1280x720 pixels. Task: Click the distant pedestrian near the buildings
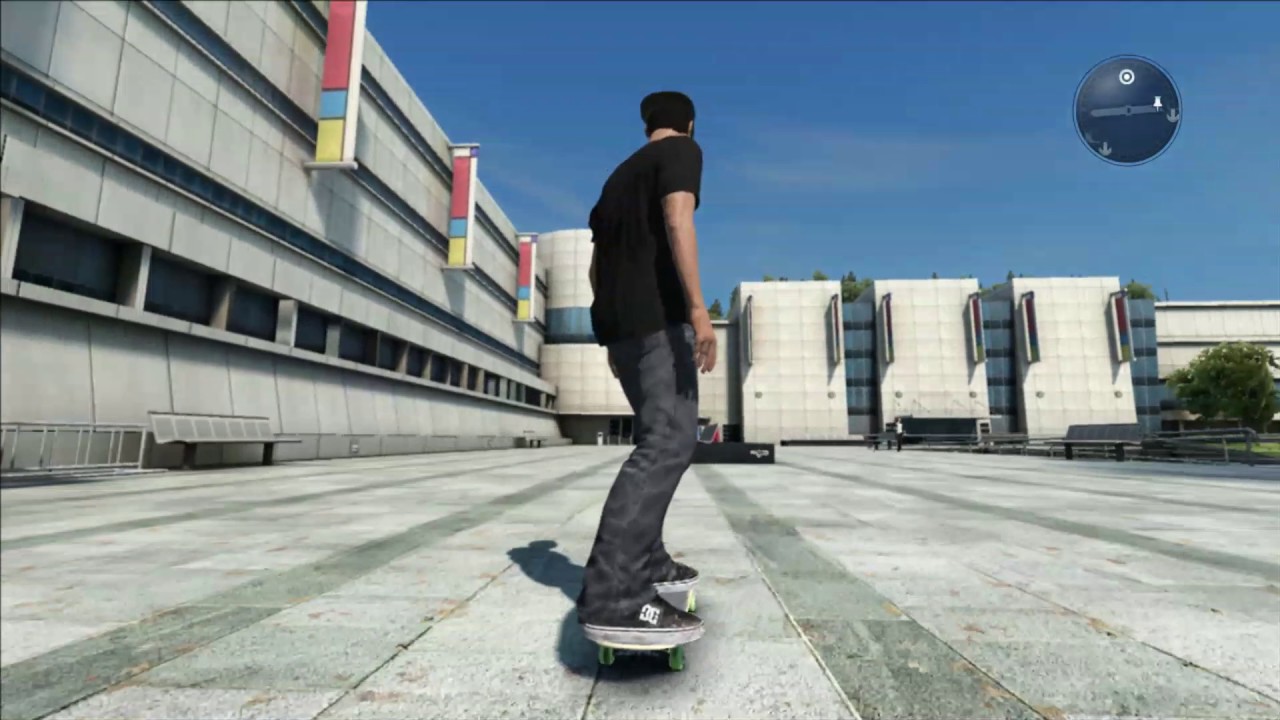[898, 432]
